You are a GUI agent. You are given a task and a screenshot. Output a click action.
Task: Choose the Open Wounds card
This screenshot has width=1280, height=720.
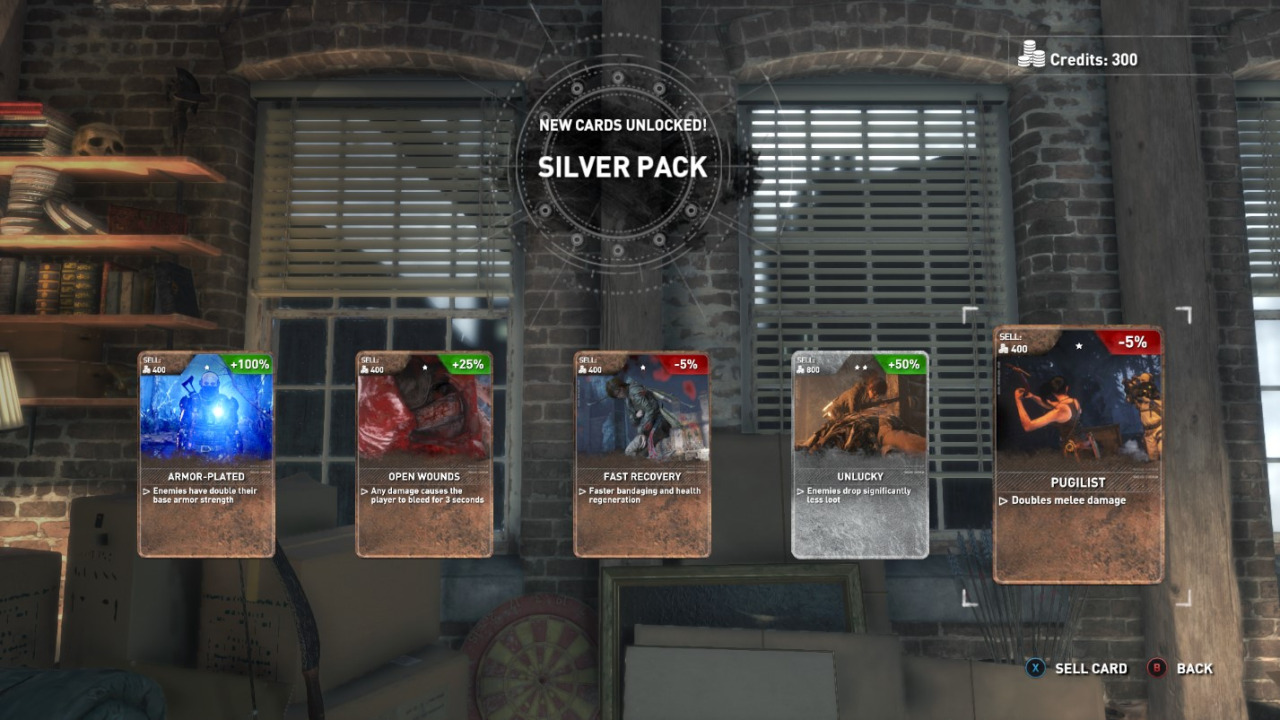click(424, 454)
